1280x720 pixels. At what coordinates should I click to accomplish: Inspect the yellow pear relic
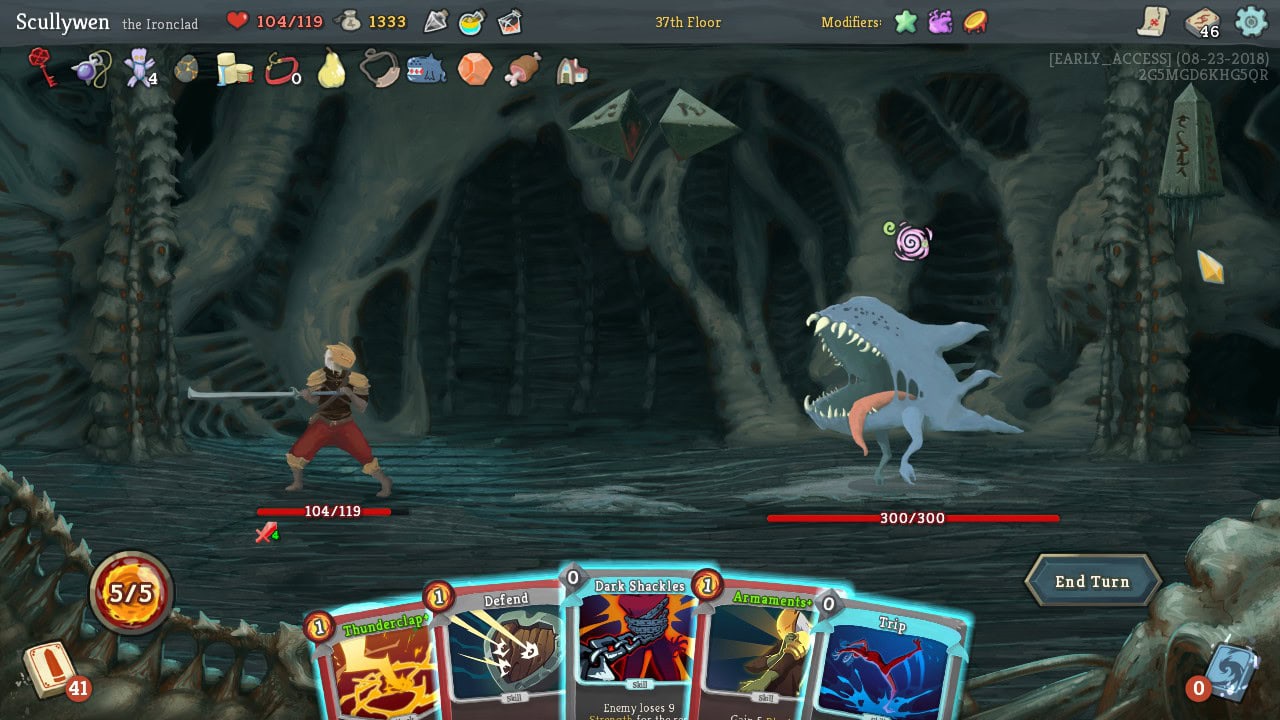click(331, 69)
